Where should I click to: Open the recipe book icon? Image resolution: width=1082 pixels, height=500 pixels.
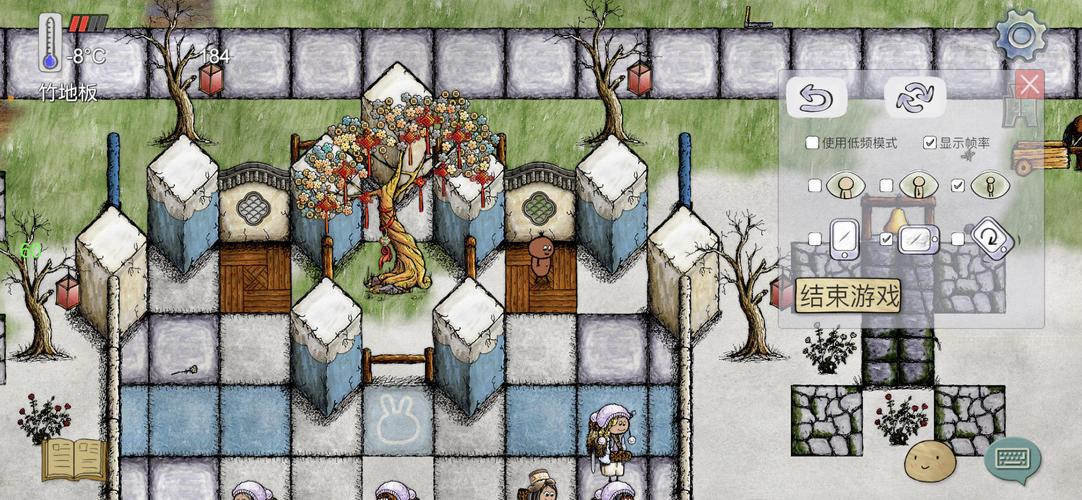(x=73, y=460)
